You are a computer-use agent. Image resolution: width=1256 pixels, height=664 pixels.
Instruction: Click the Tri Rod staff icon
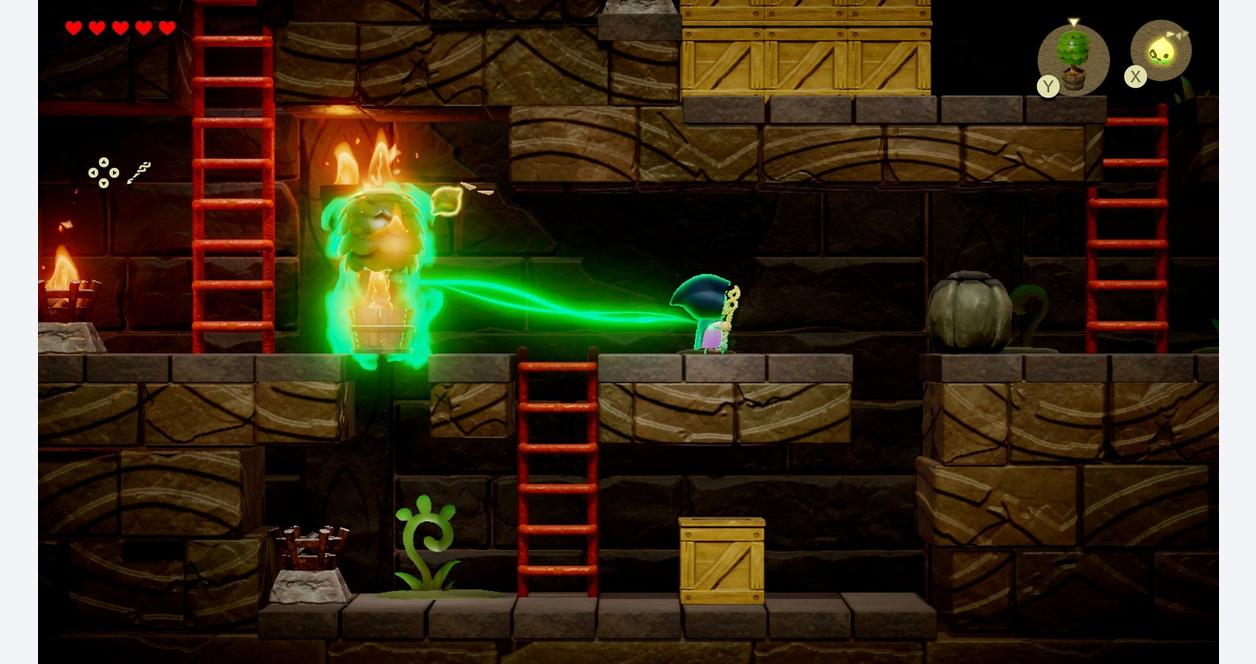click(x=138, y=172)
